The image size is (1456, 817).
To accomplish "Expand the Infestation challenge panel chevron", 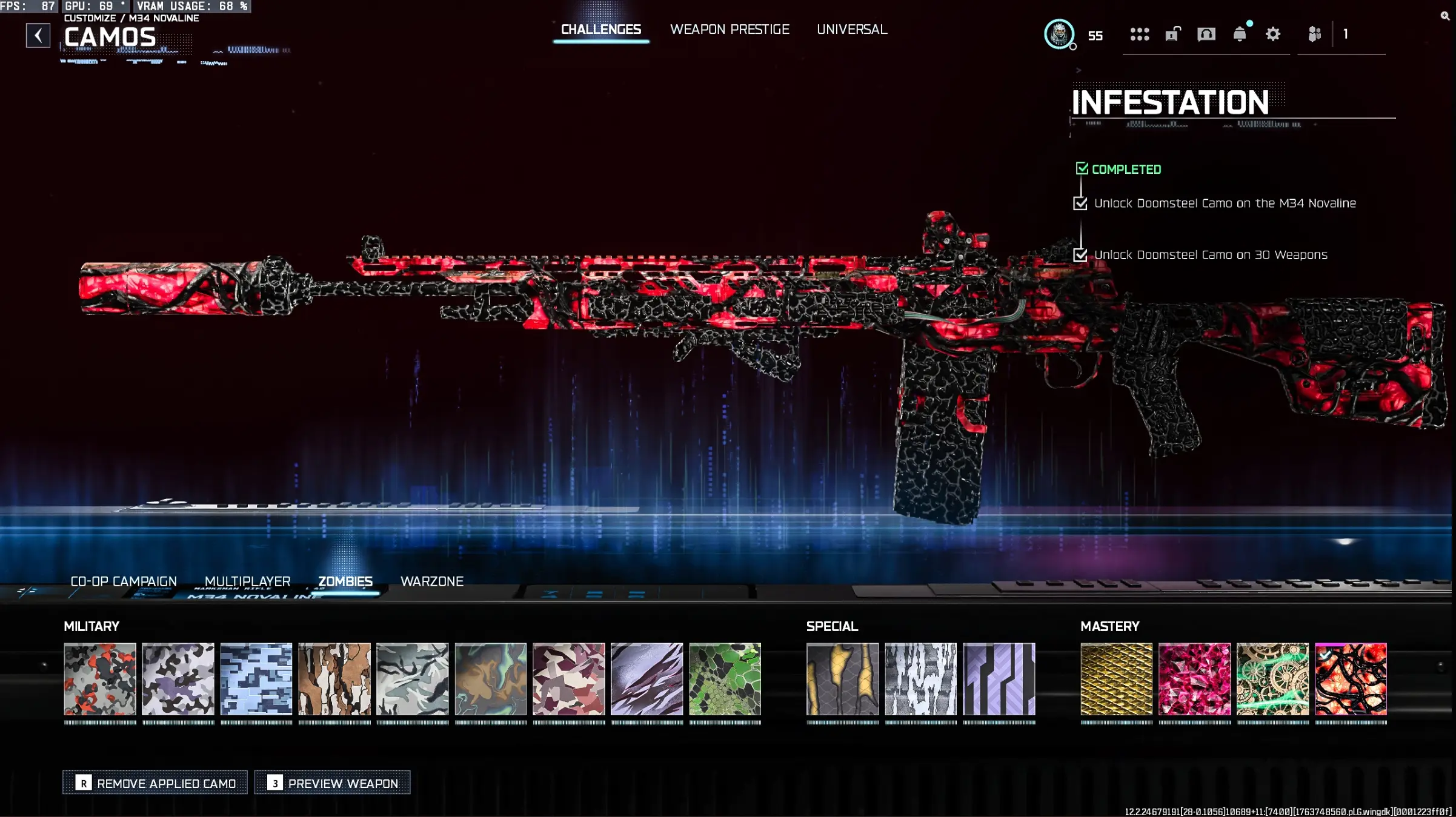I will coord(1079,70).
